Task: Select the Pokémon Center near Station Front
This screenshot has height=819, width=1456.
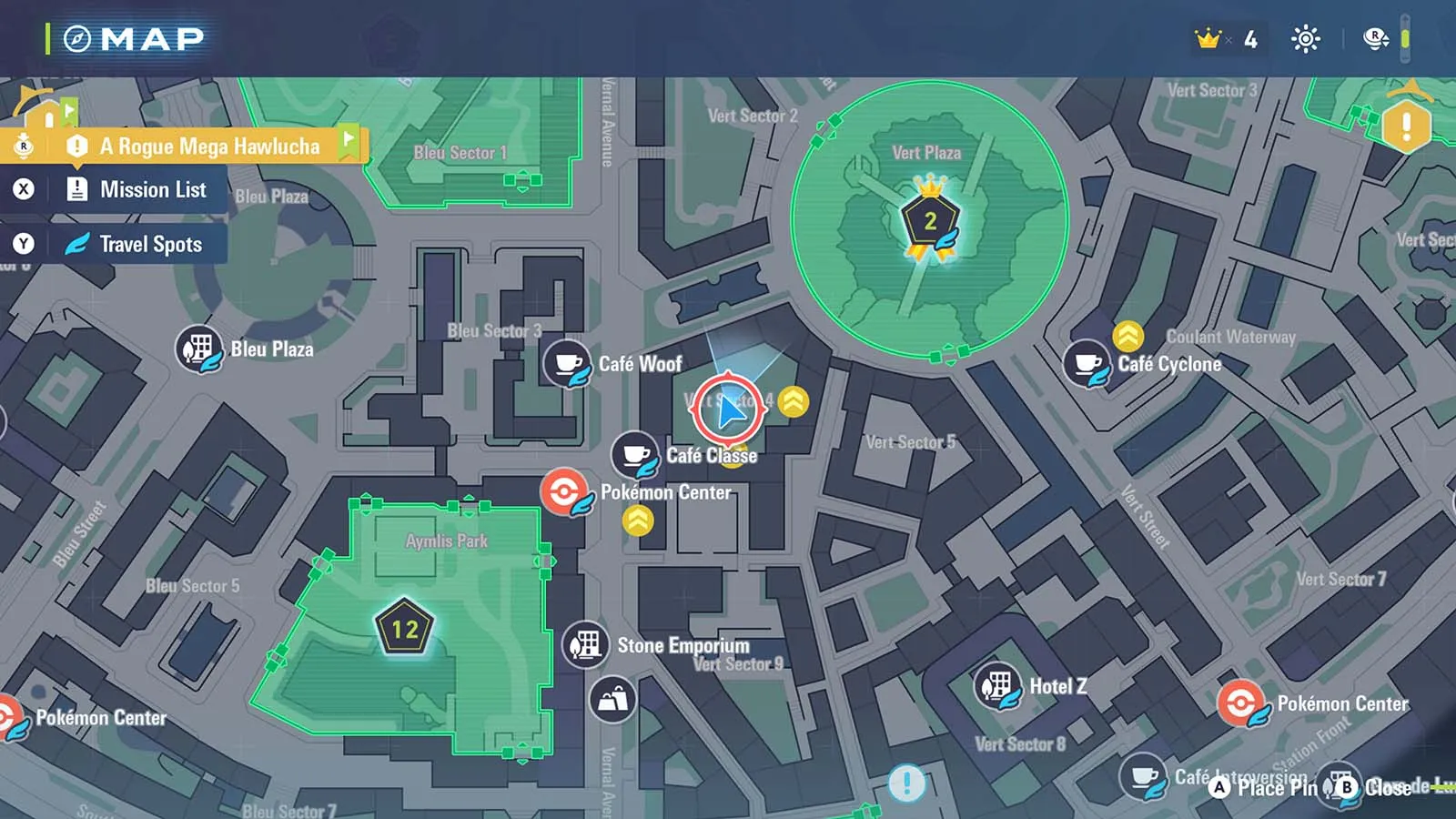Action: pyautogui.click(x=1241, y=703)
